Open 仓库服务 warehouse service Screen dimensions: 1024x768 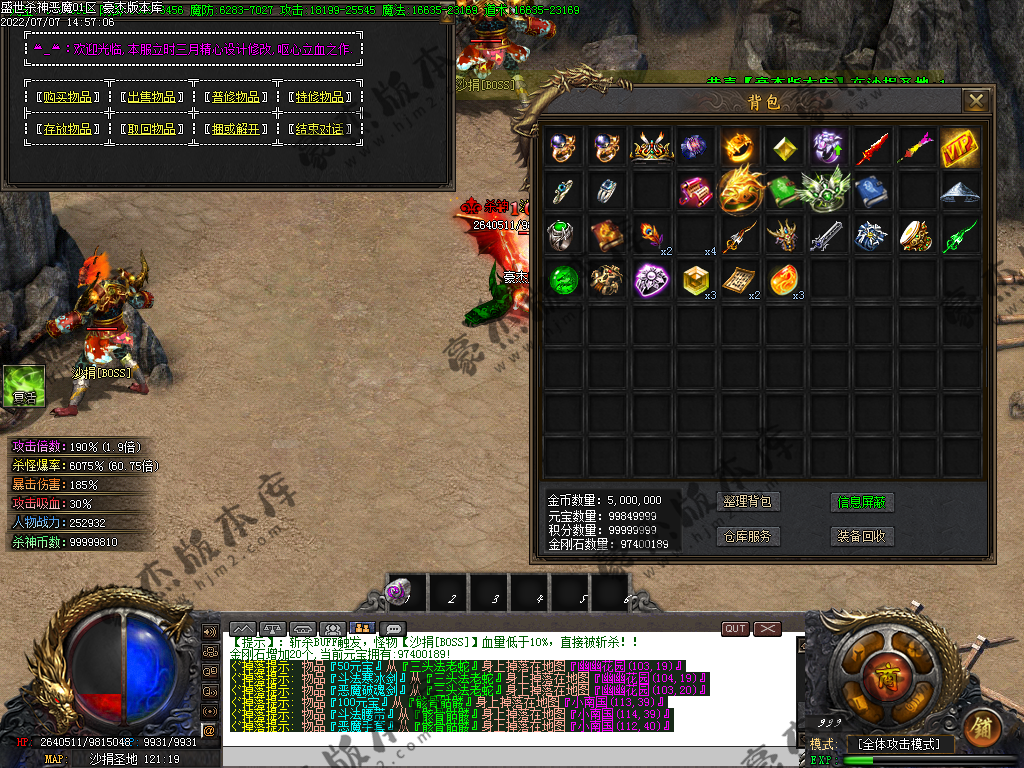(747, 536)
